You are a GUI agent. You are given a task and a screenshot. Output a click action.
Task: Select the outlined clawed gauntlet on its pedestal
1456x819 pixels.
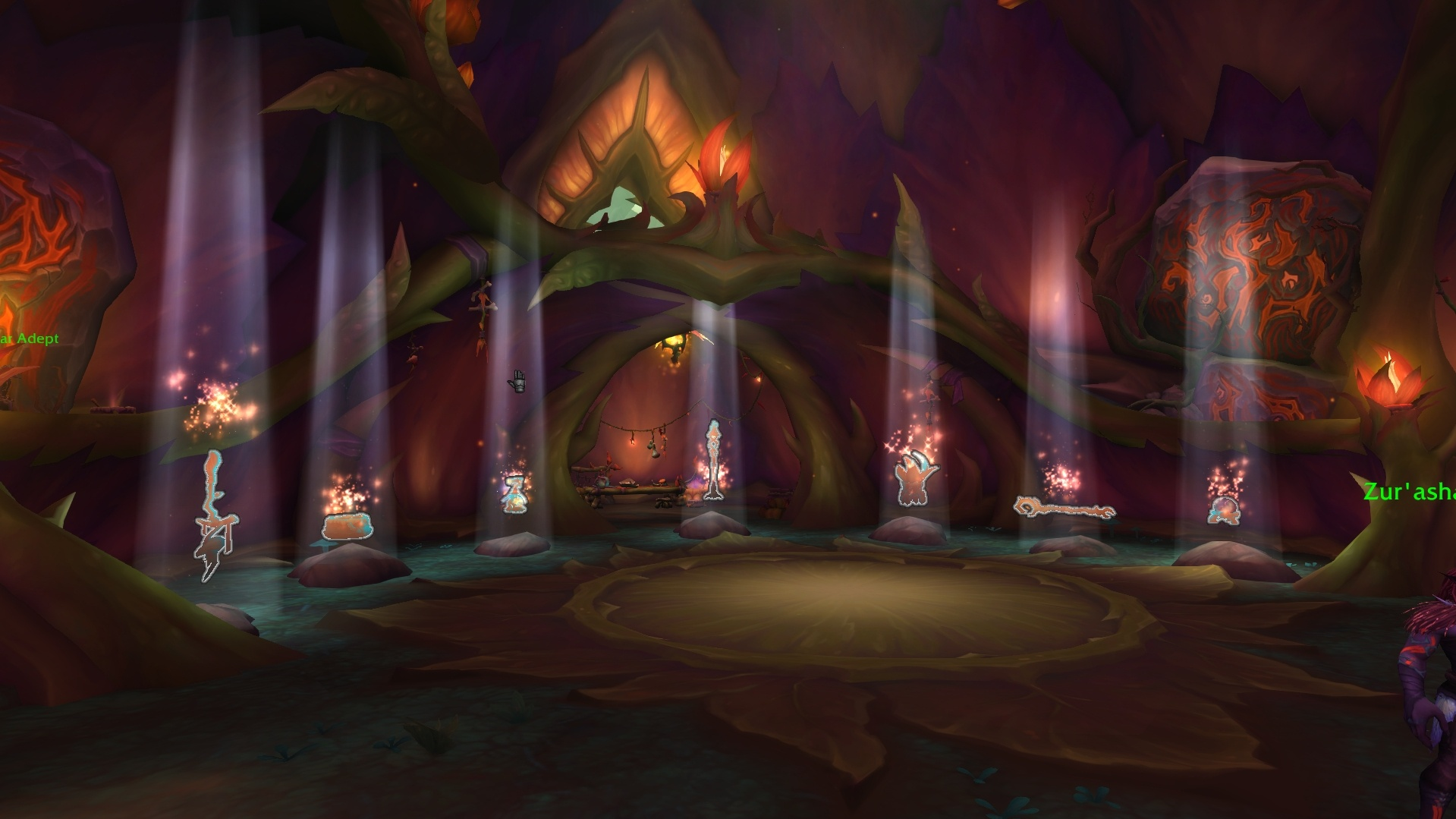[x=917, y=479]
